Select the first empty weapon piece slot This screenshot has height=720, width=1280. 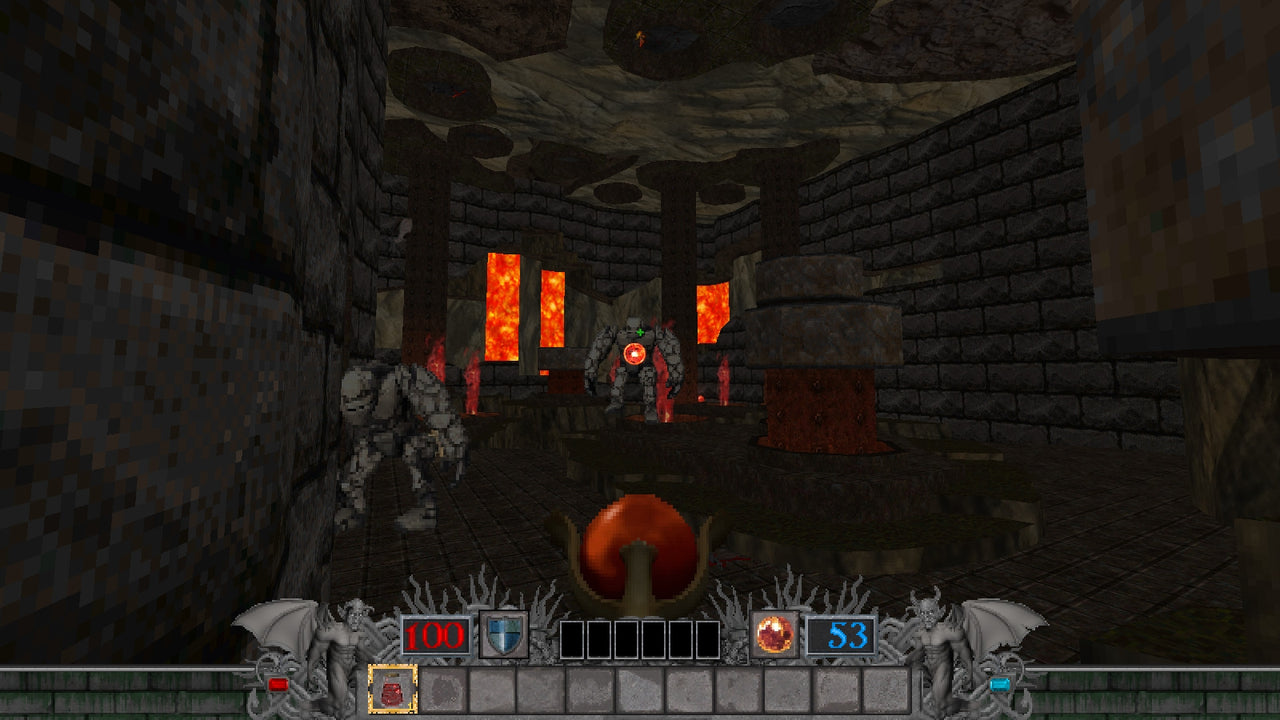(570, 637)
